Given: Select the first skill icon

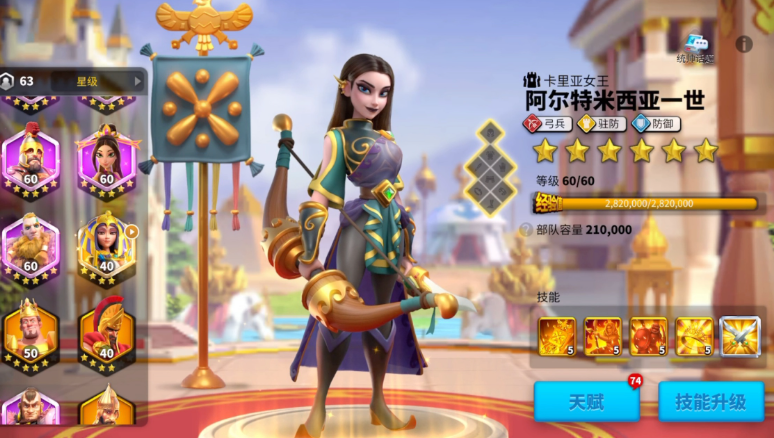Looking at the screenshot, I should pyautogui.click(x=557, y=337).
